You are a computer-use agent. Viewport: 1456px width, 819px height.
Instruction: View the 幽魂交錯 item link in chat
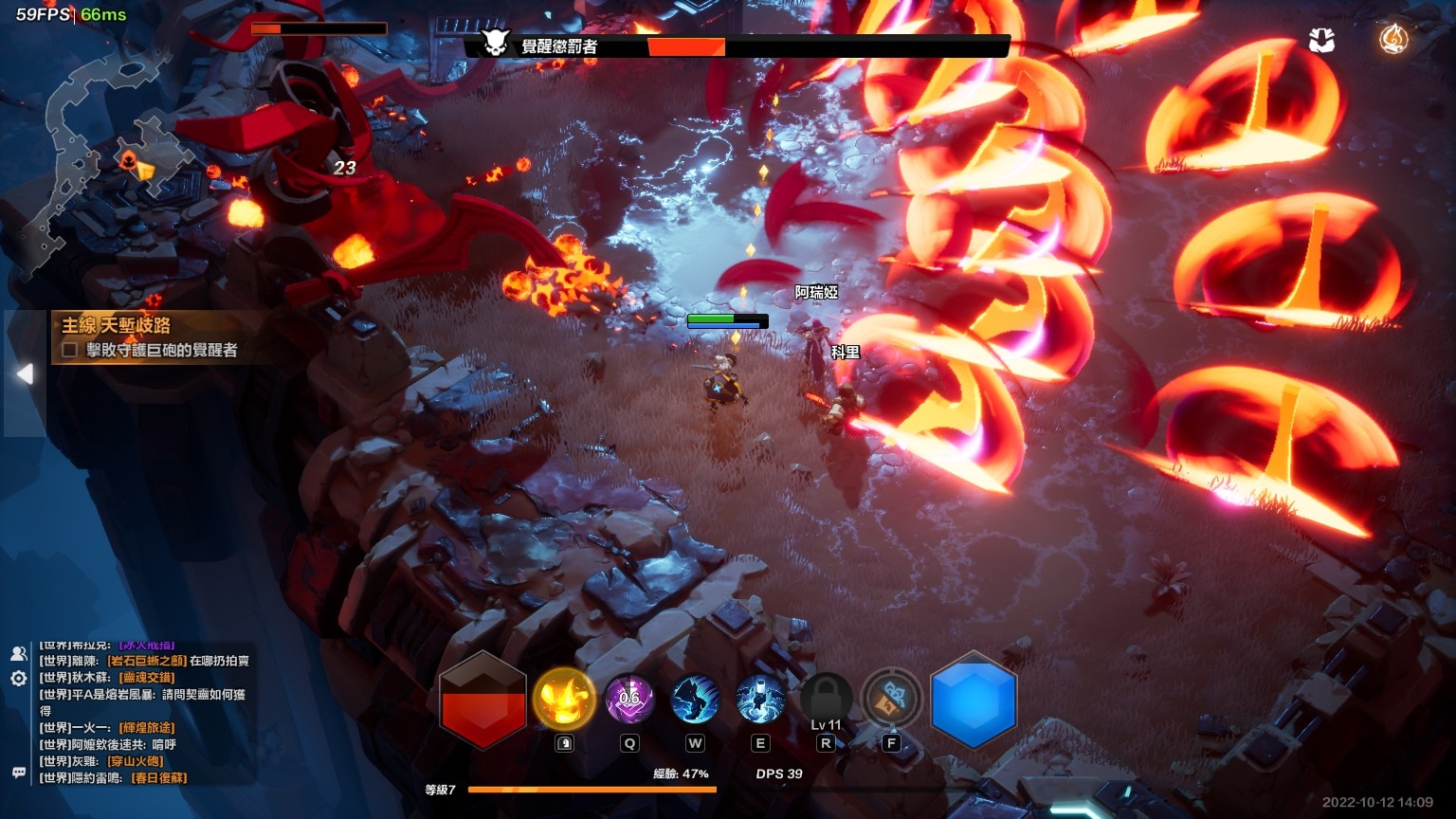146,678
